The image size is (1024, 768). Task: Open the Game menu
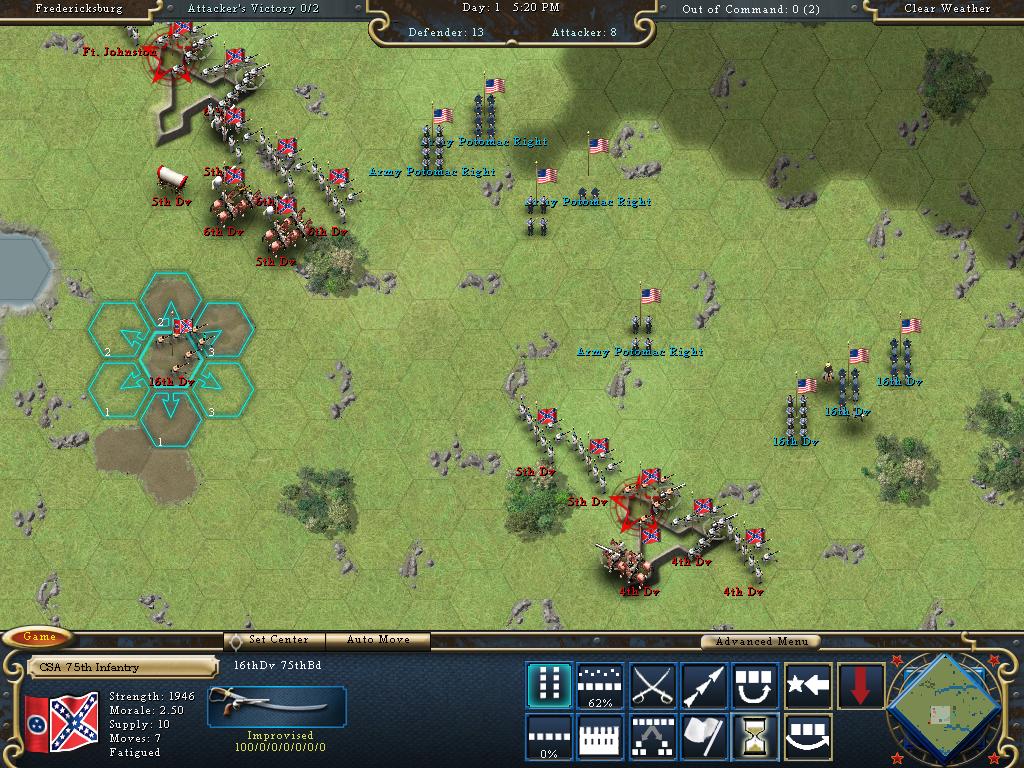click(39, 637)
